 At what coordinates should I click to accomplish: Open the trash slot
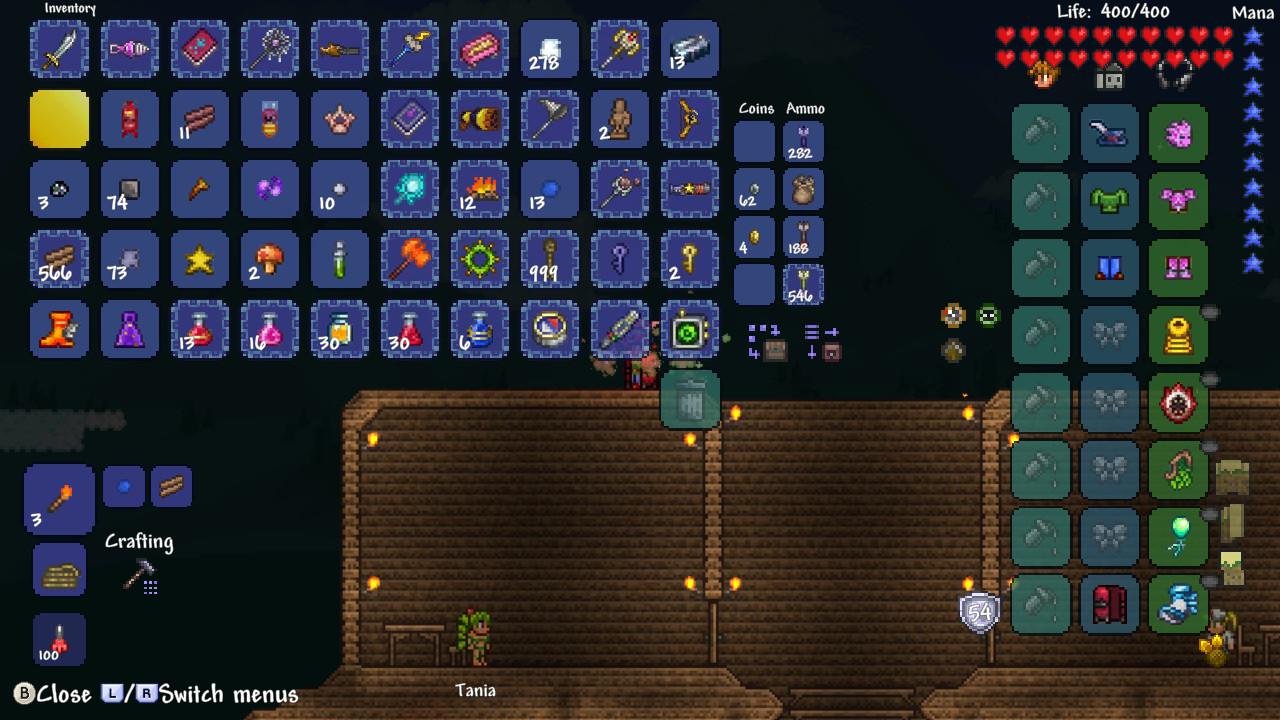[691, 399]
